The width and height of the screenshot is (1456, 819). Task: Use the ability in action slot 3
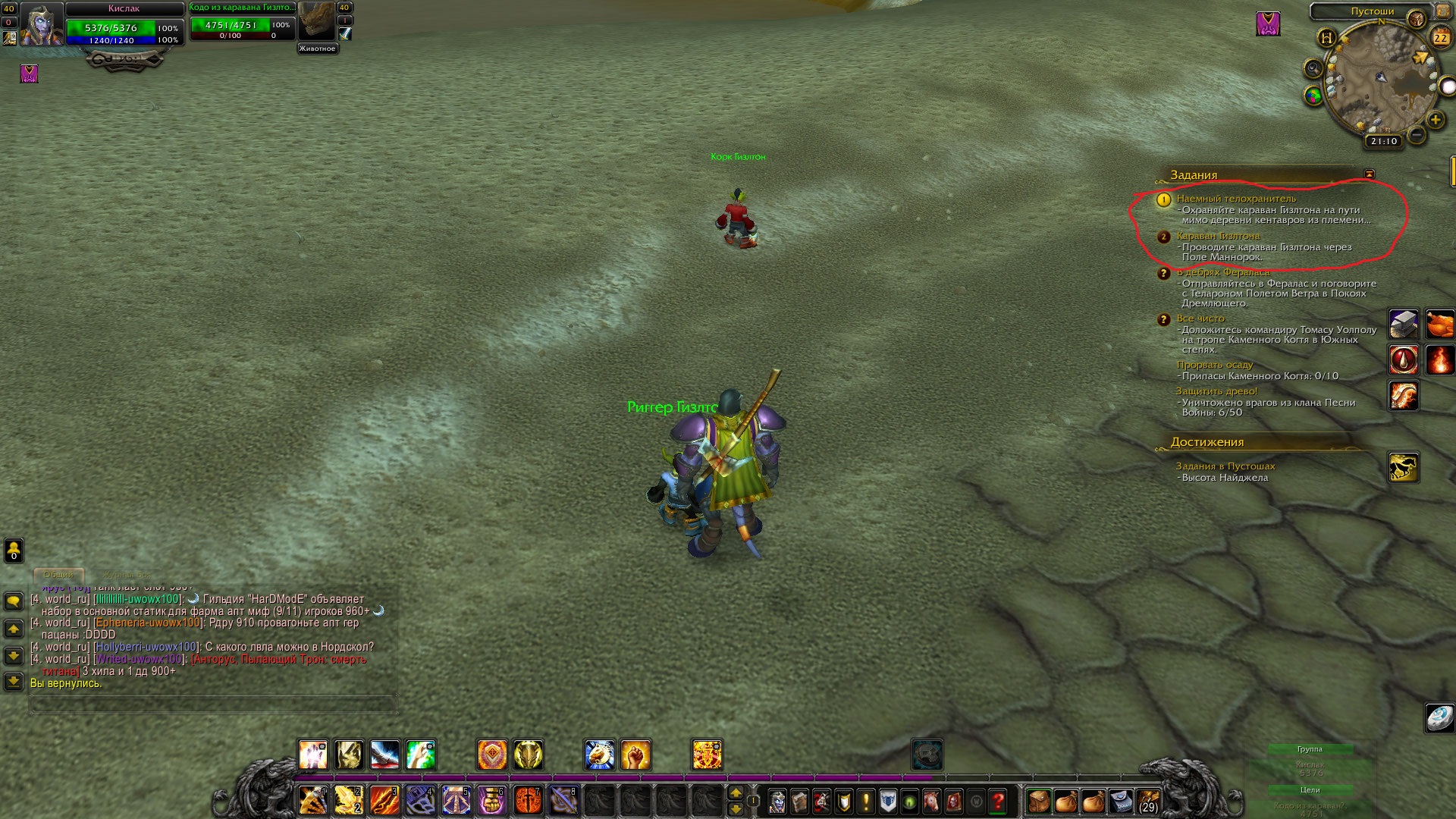[384, 801]
